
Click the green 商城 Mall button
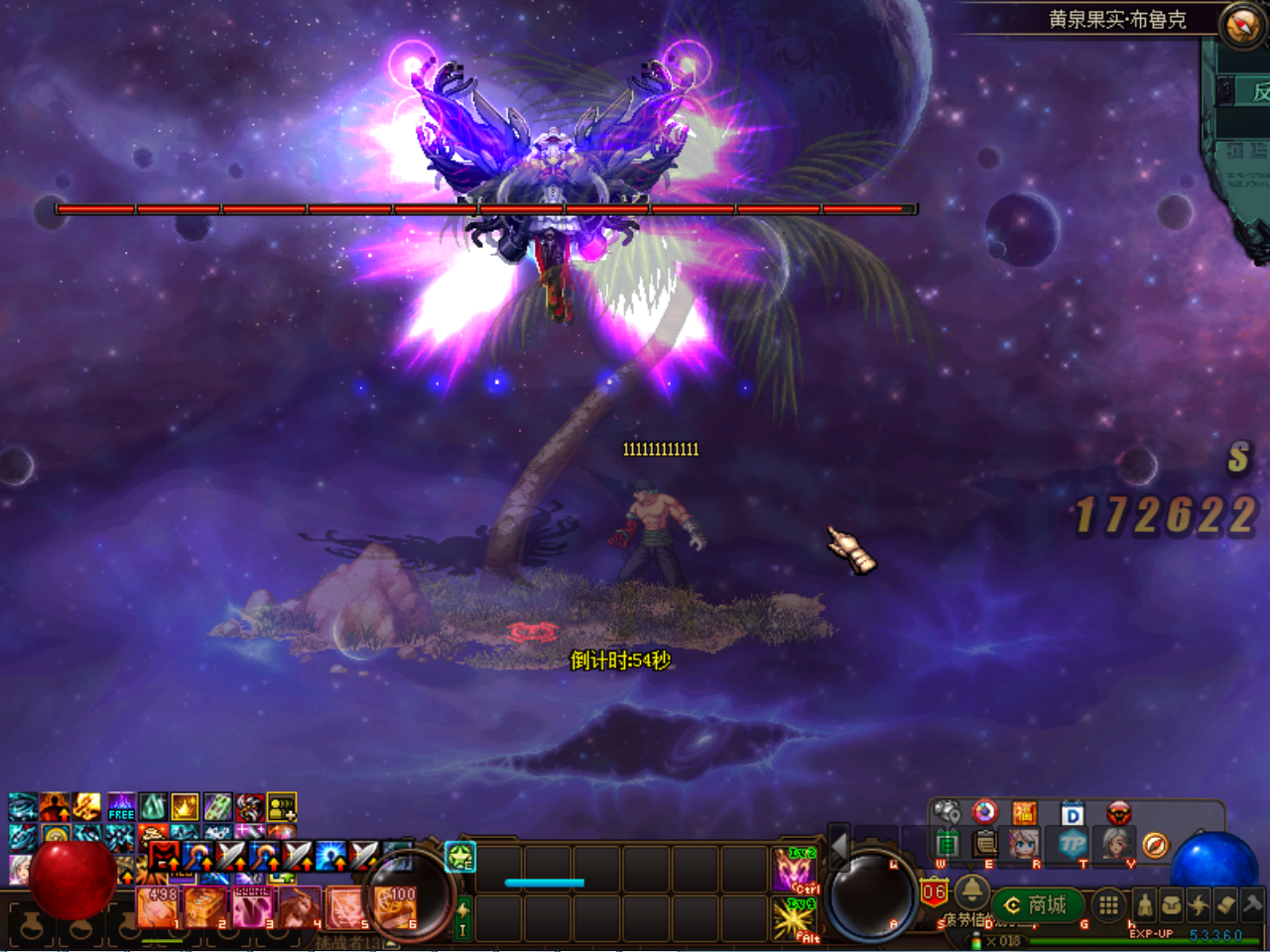point(1037,905)
